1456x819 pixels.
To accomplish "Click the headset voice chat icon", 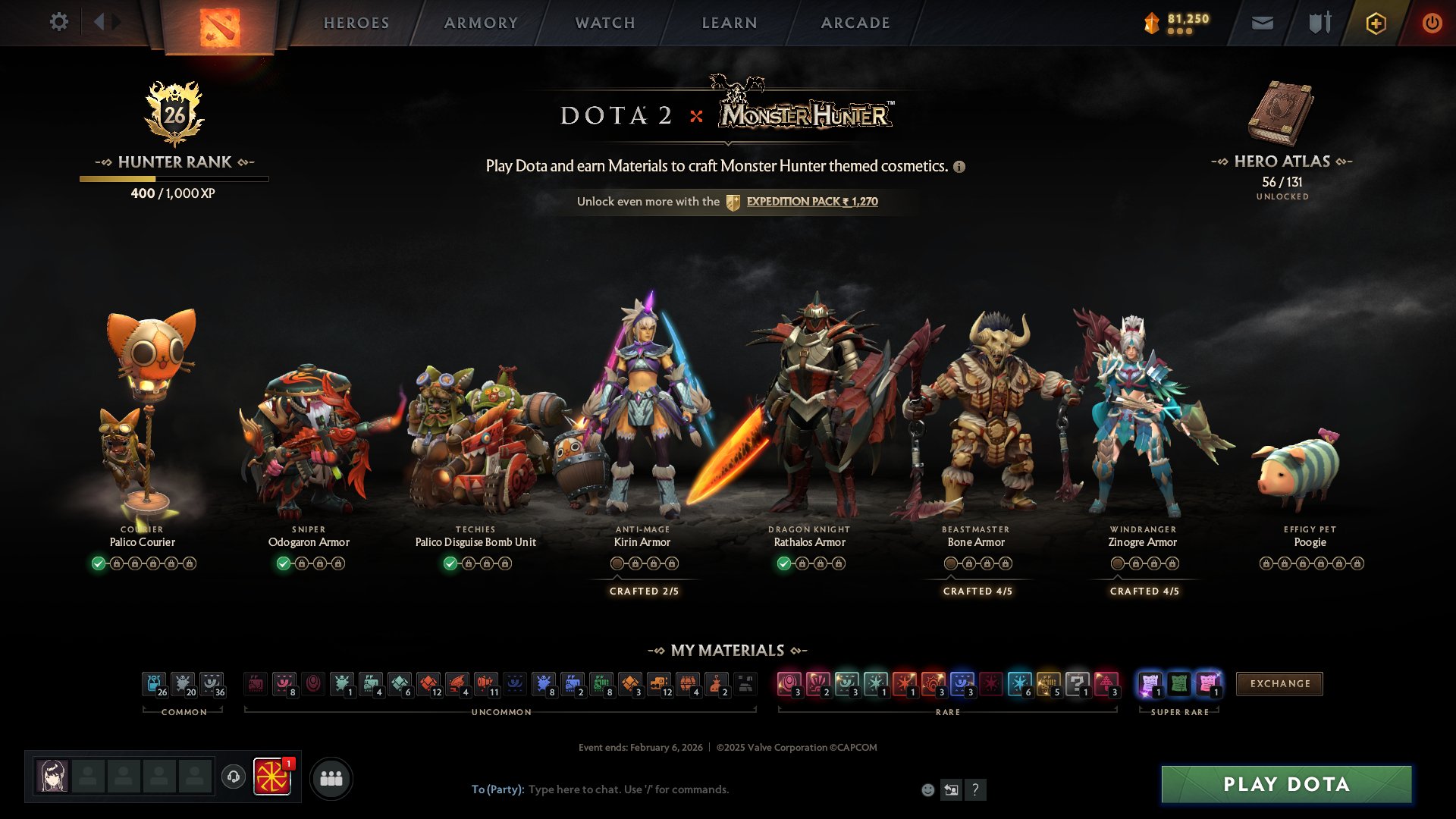I will (233, 777).
